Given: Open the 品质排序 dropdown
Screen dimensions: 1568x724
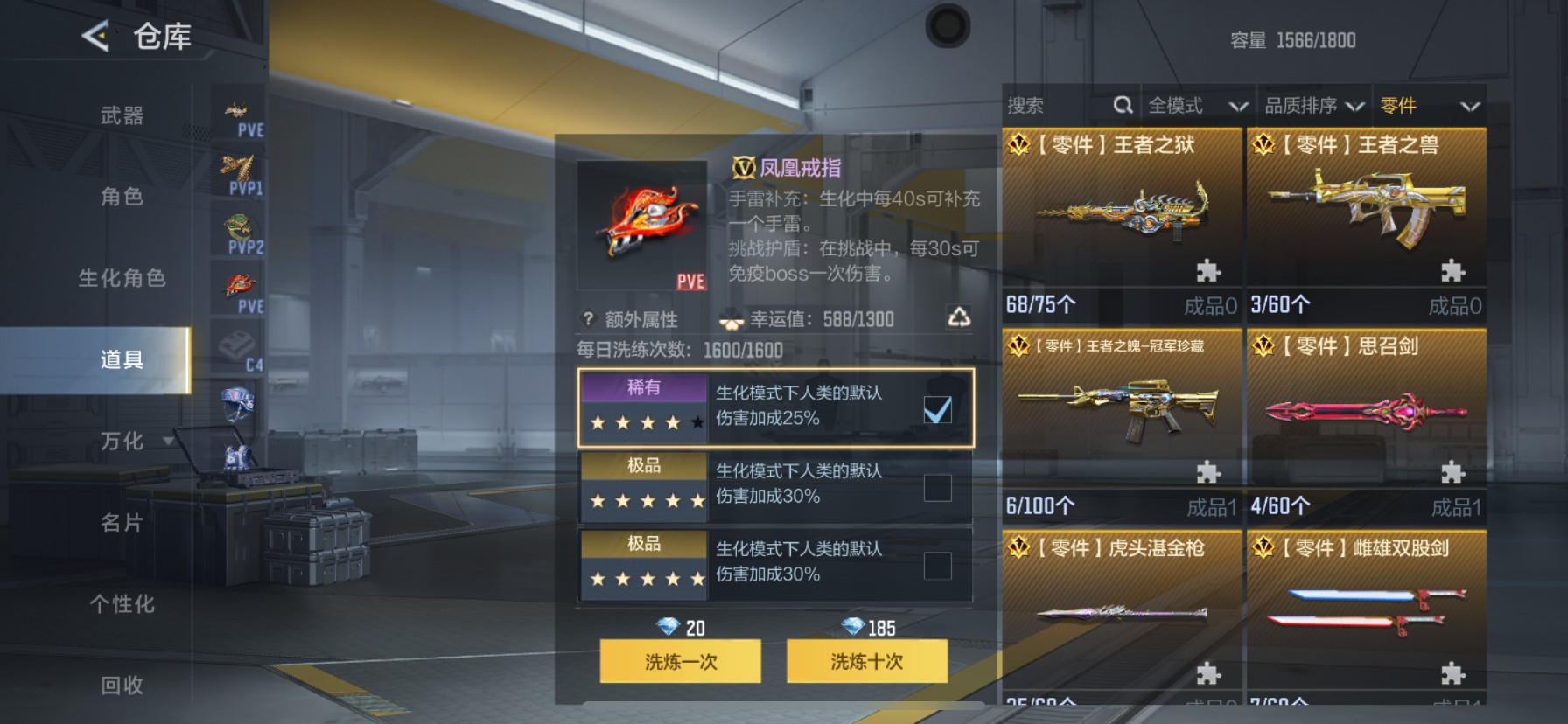Looking at the screenshot, I should (x=1313, y=105).
